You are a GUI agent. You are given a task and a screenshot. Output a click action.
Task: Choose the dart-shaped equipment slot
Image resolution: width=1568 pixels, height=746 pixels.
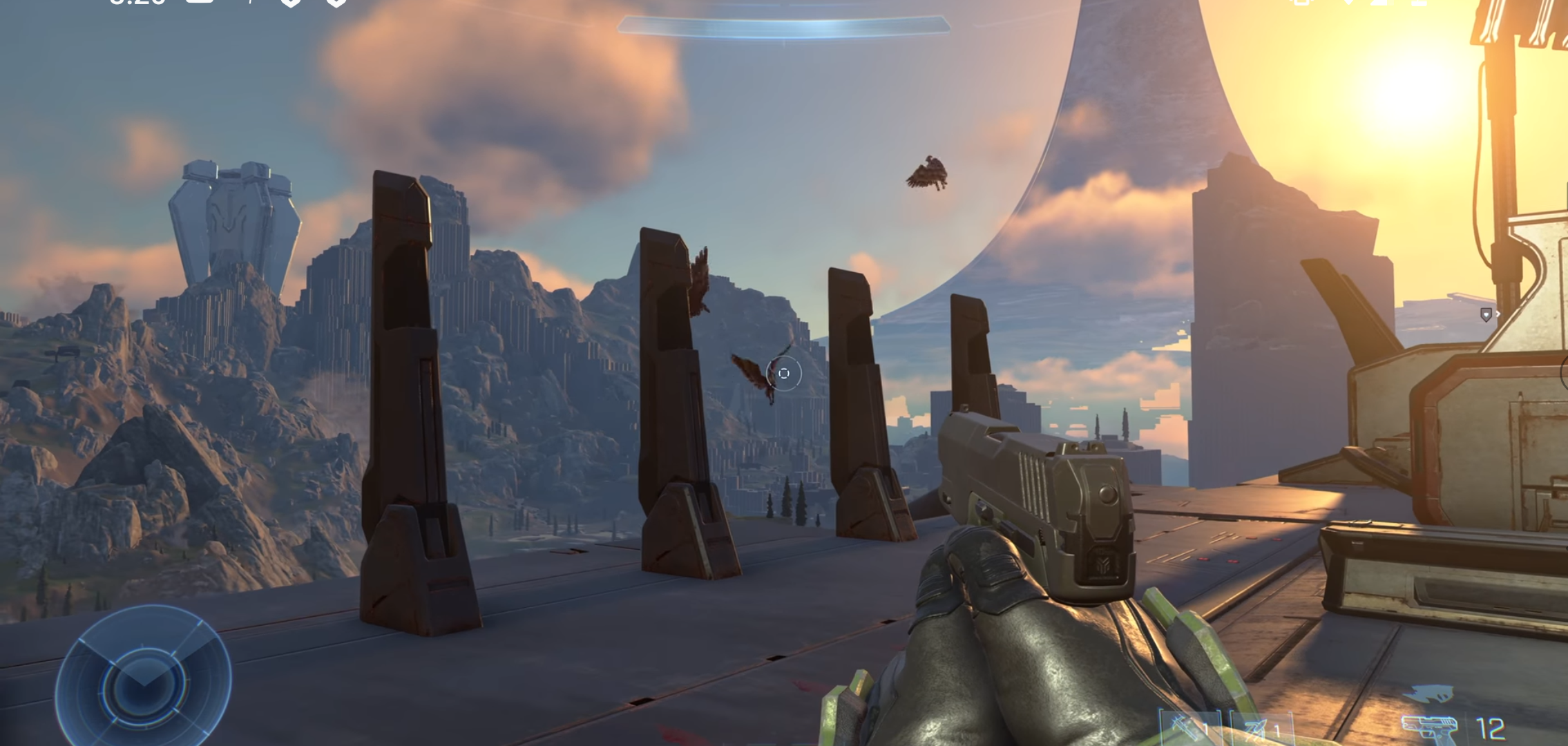click(1259, 729)
